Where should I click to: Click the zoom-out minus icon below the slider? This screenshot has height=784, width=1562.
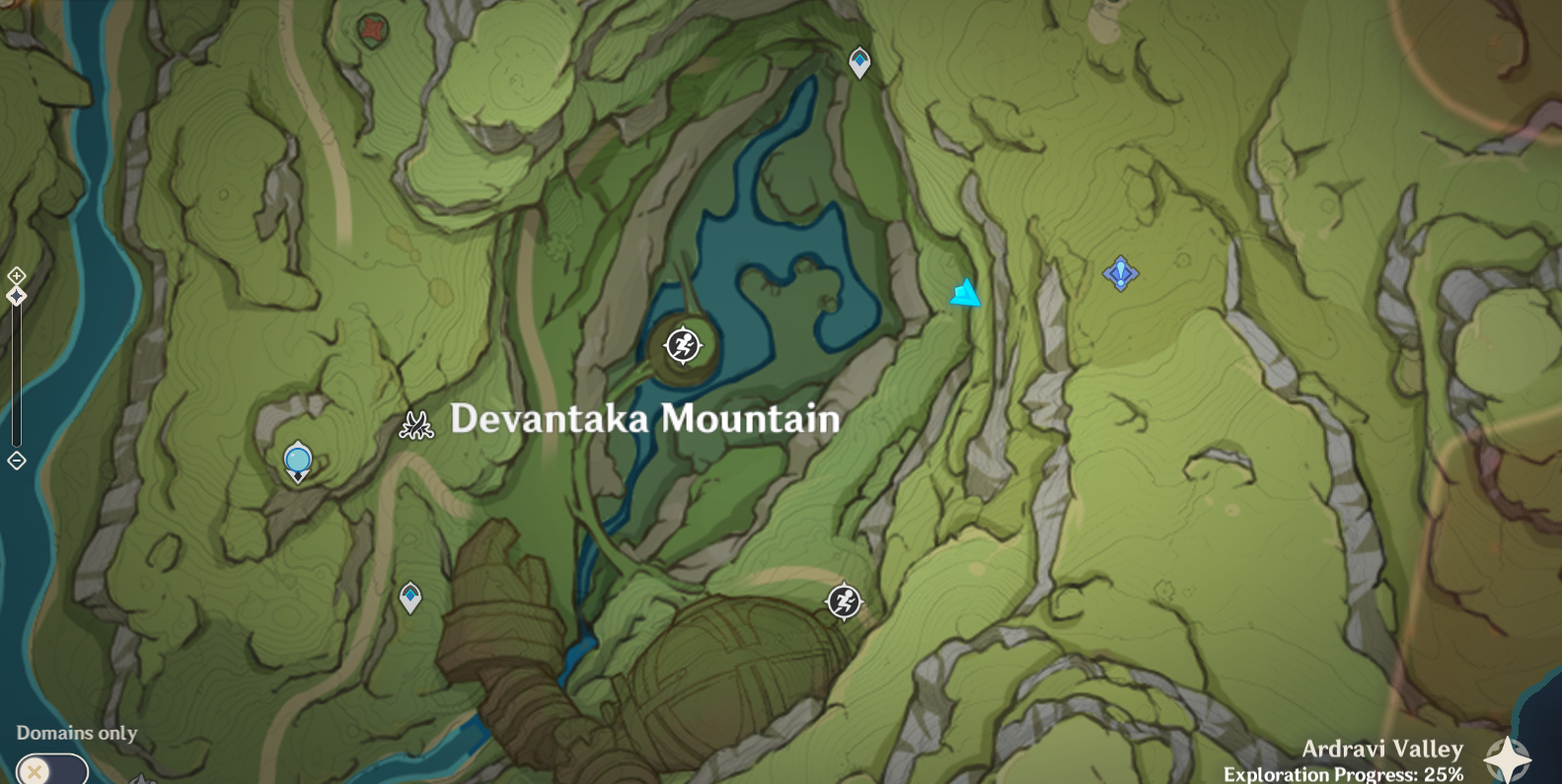(16, 459)
